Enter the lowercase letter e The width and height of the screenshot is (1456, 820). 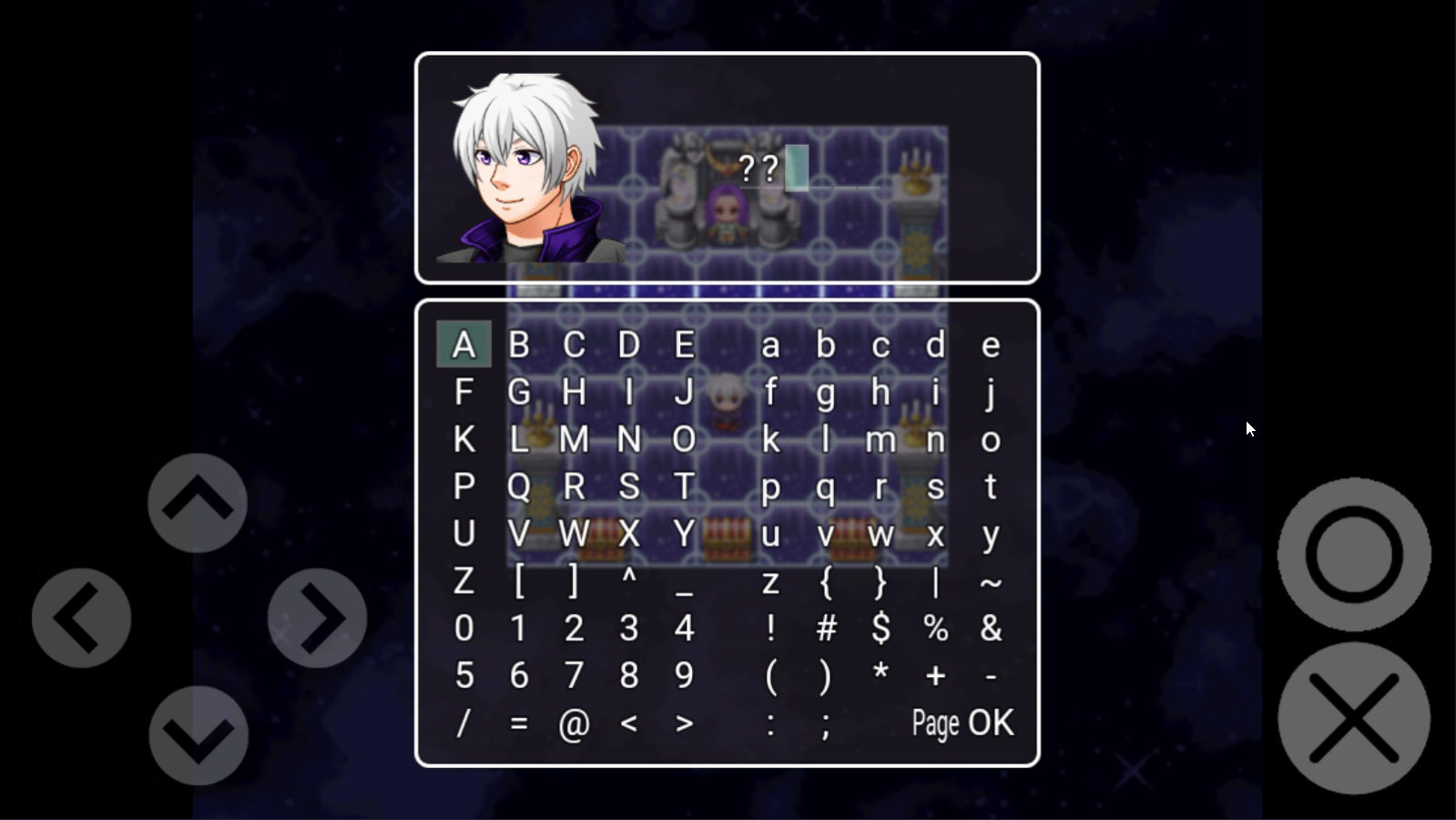[x=991, y=345]
